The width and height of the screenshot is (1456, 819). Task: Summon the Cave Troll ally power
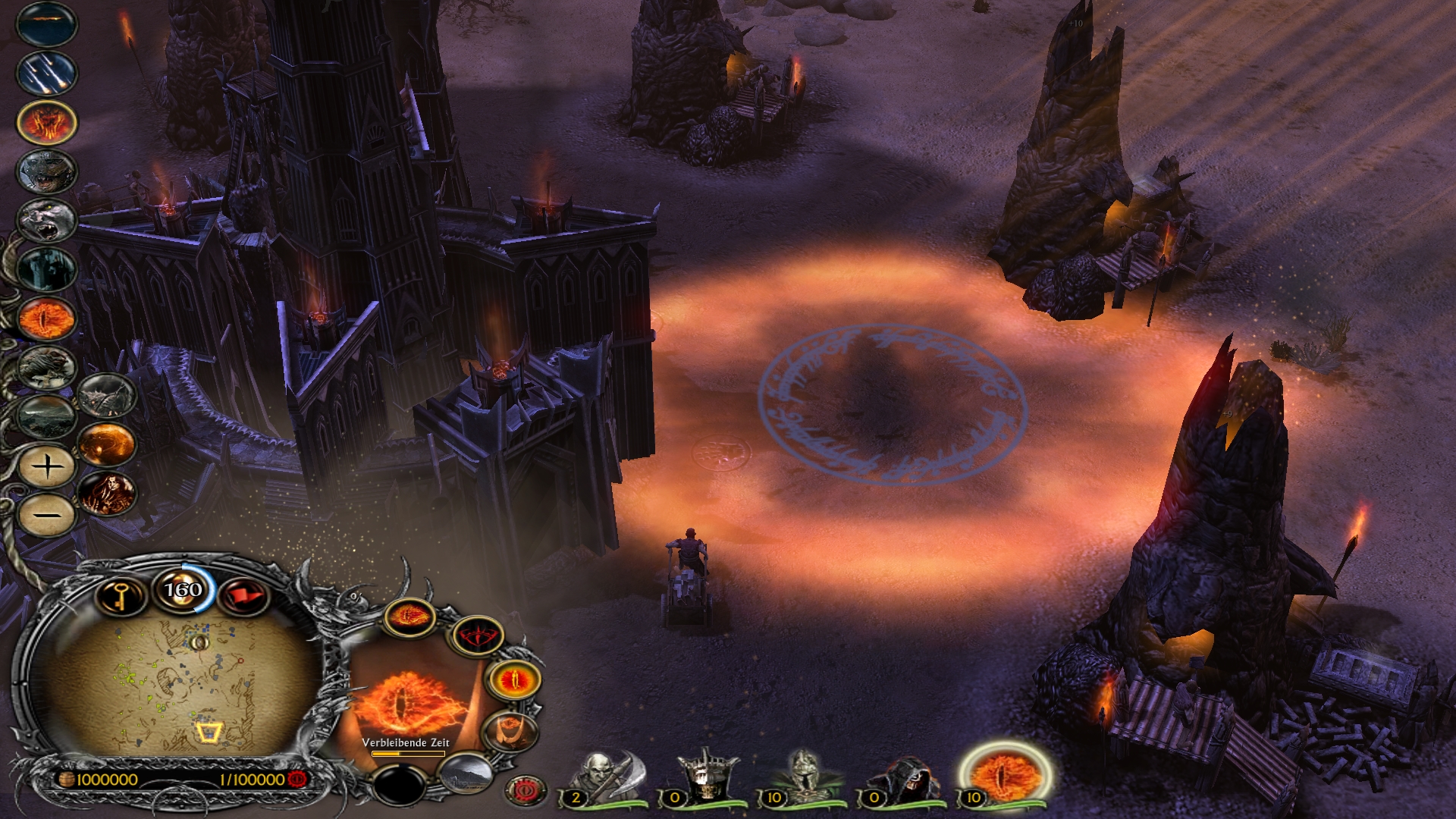pyautogui.click(x=47, y=218)
